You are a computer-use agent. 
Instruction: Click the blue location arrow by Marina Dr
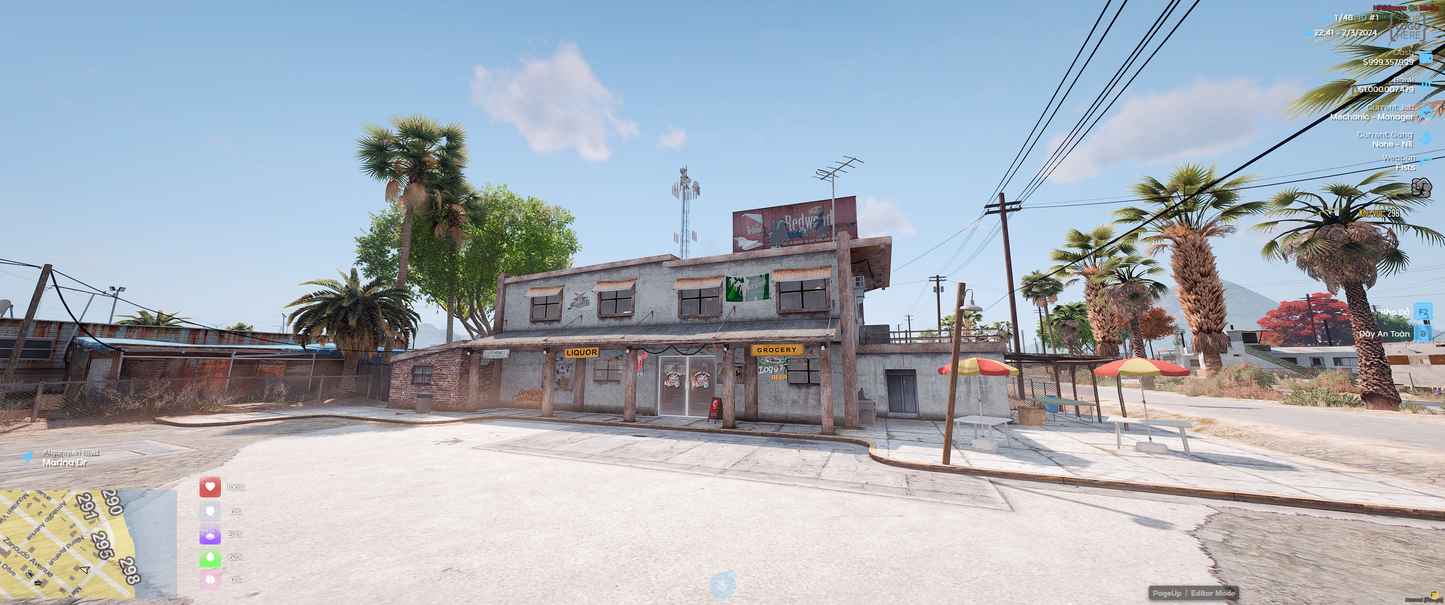coord(27,456)
